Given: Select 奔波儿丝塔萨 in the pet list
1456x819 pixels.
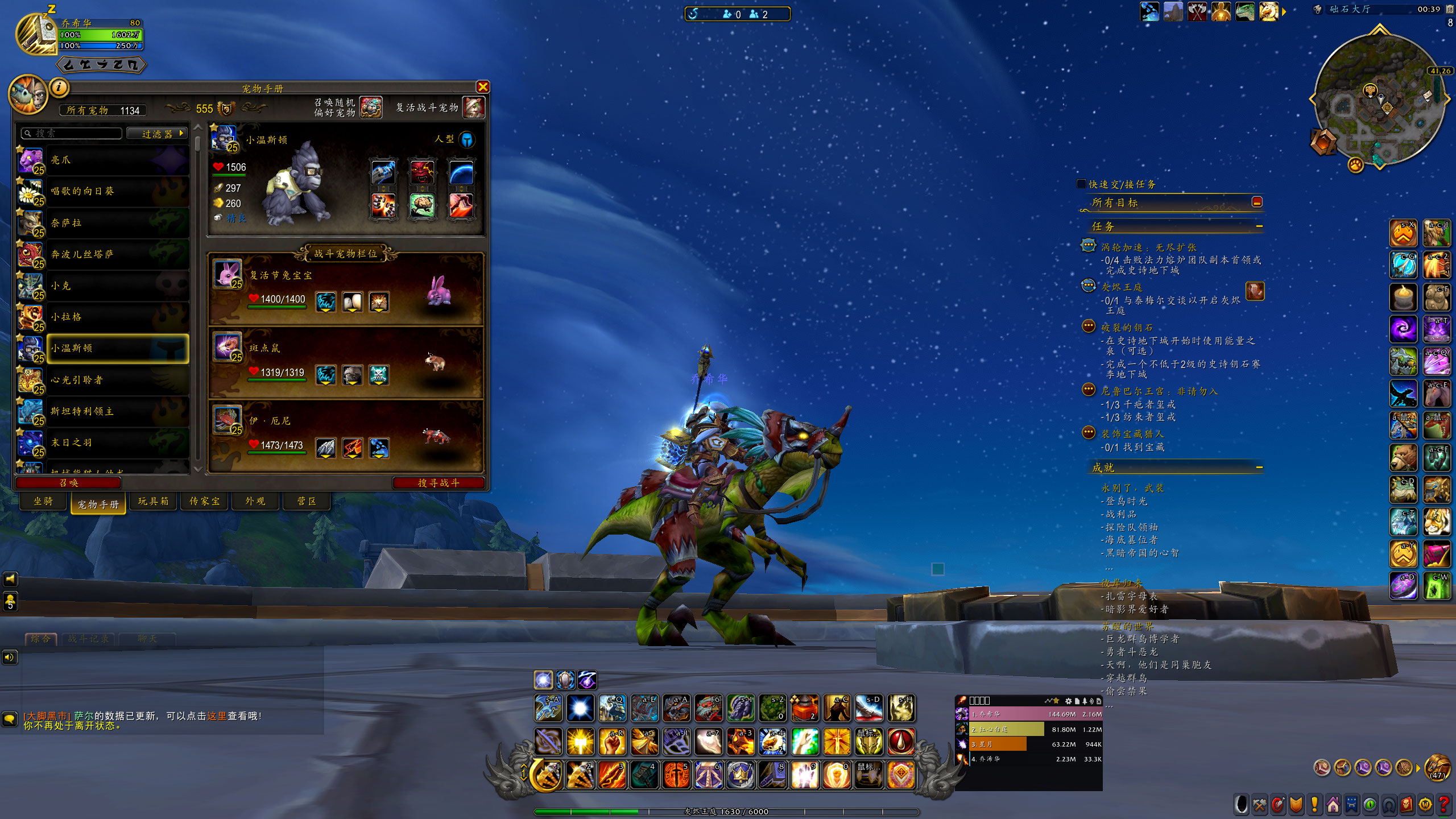Looking at the screenshot, I should pos(102,255).
